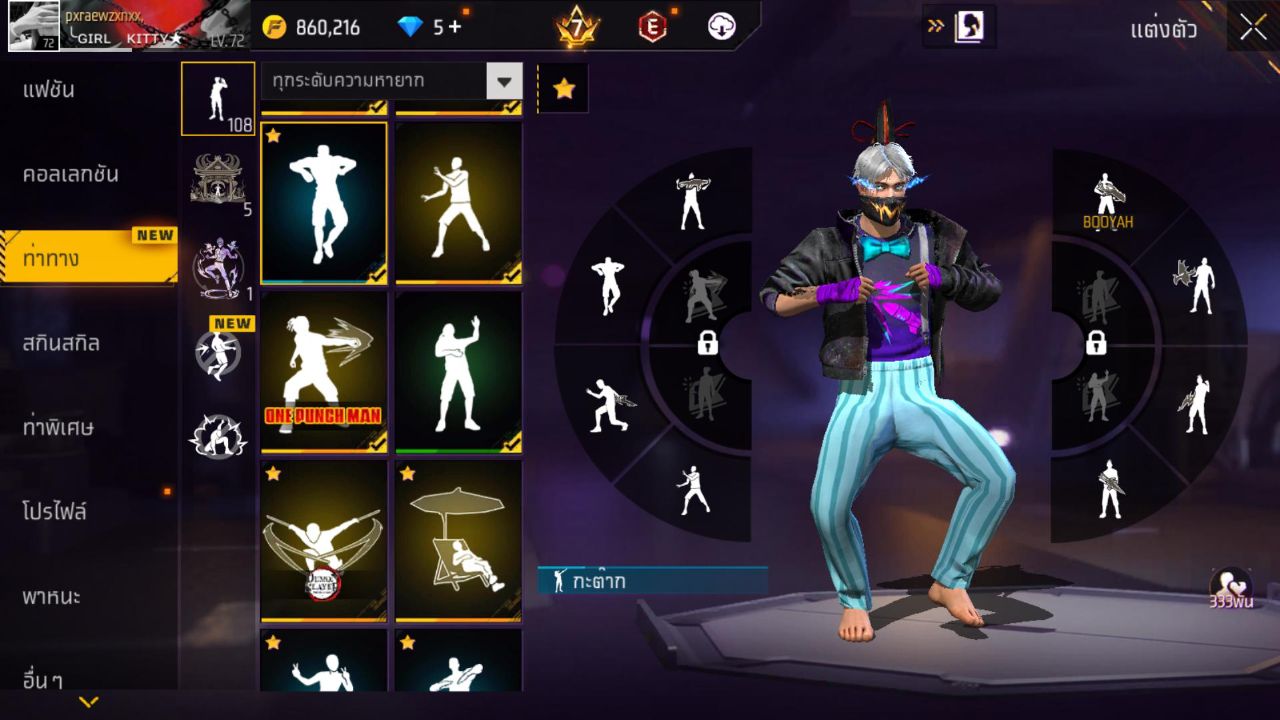The image size is (1280, 720).
Task: Open the Elite Pass E icon in top bar
Action: pyautogui.click(x=650, y=27)
